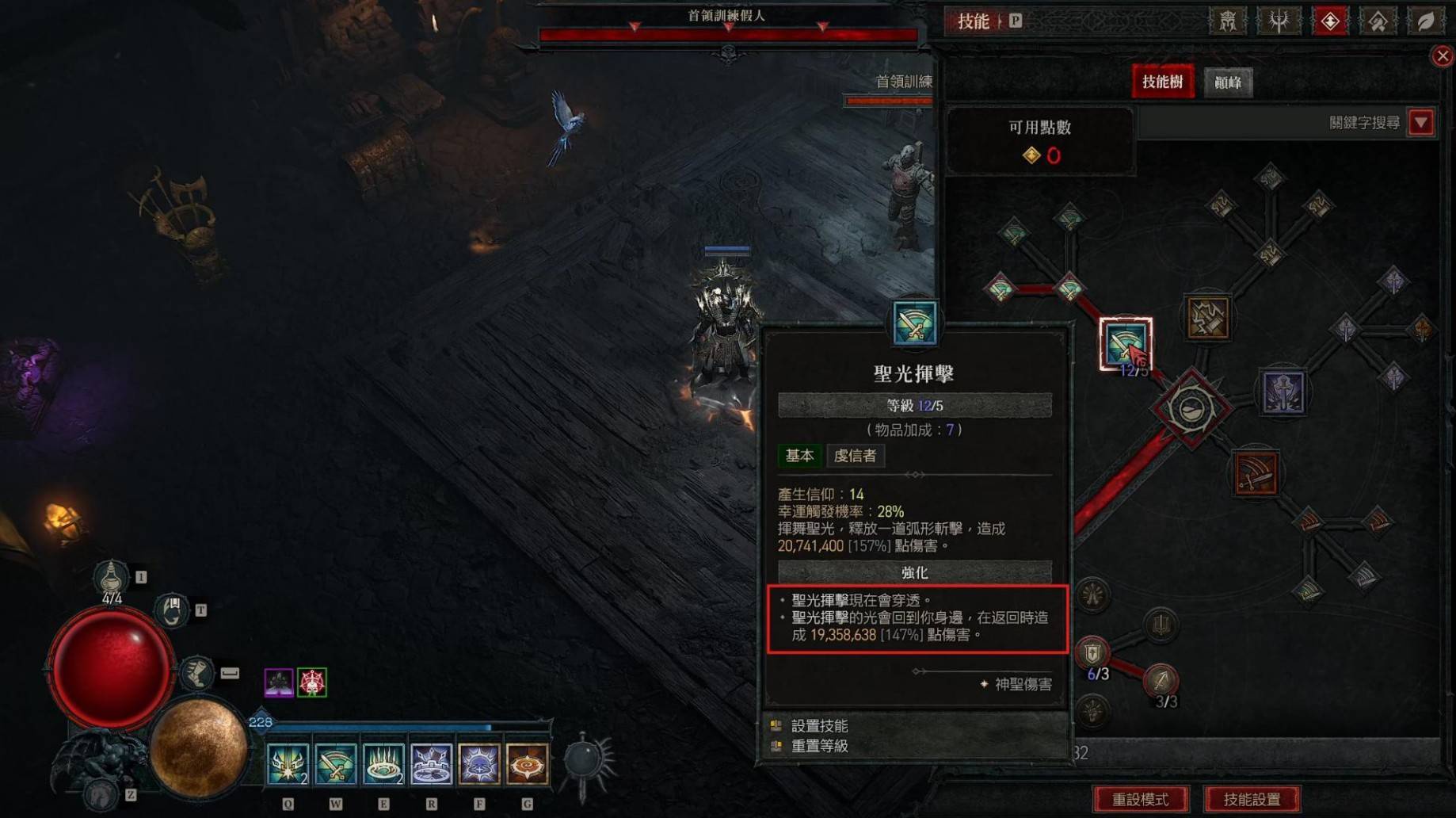Activate the sword slash skill in hotbar
The height and width of the screenshot is (818, 1456).
click(x=336, y=764)
